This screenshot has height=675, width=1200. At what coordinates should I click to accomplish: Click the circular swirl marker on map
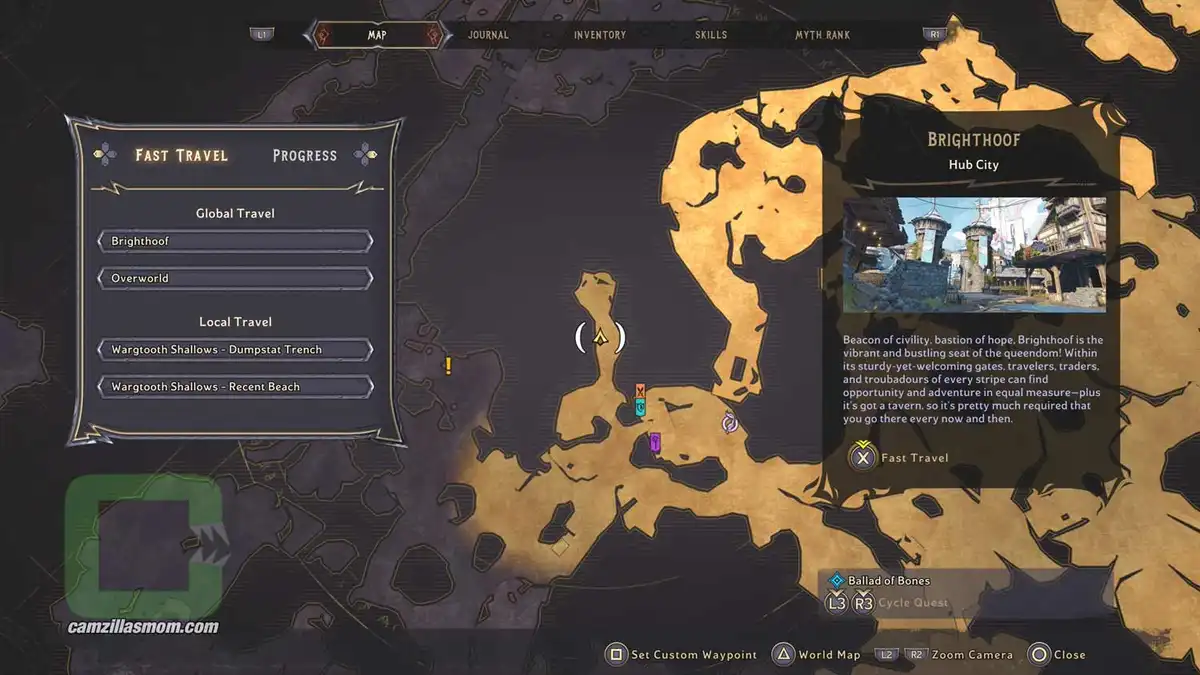coord(730,423)
